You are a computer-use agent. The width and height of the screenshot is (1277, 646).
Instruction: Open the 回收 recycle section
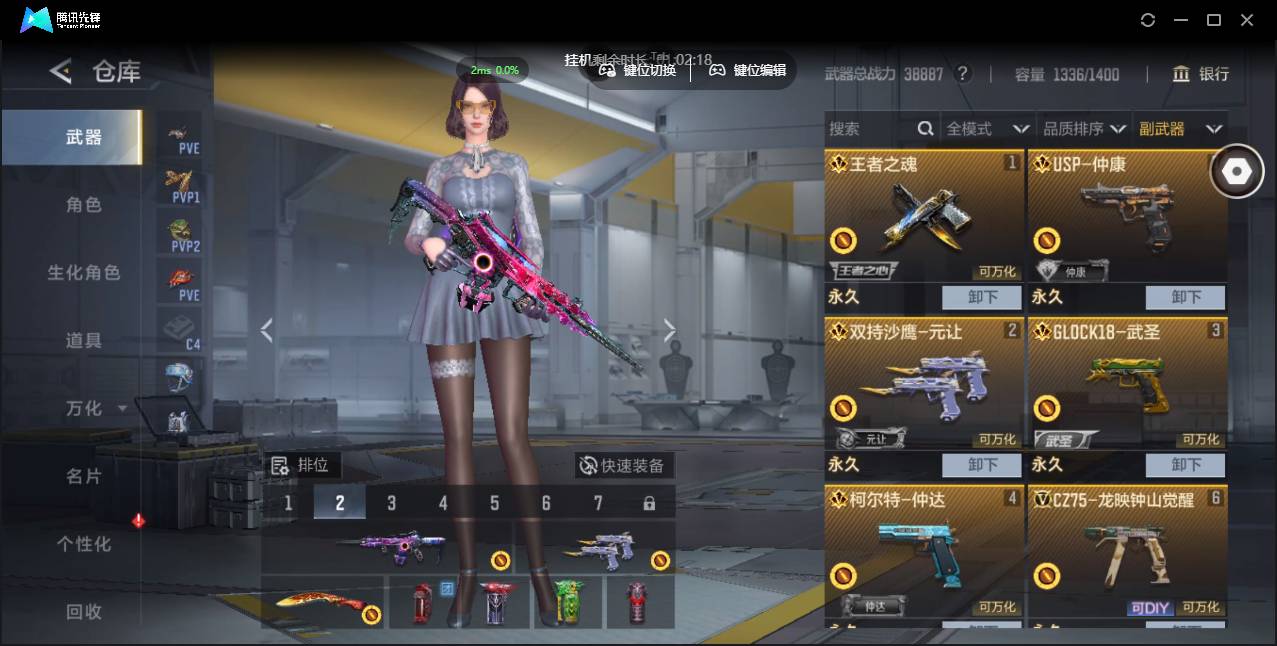pyautogui.click(x=84, y=611)
